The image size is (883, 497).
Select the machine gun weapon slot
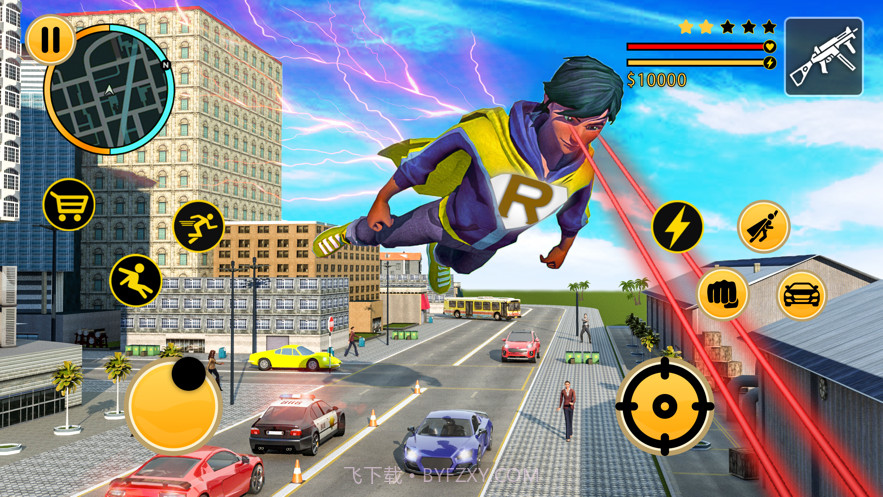tap(823, 57)
